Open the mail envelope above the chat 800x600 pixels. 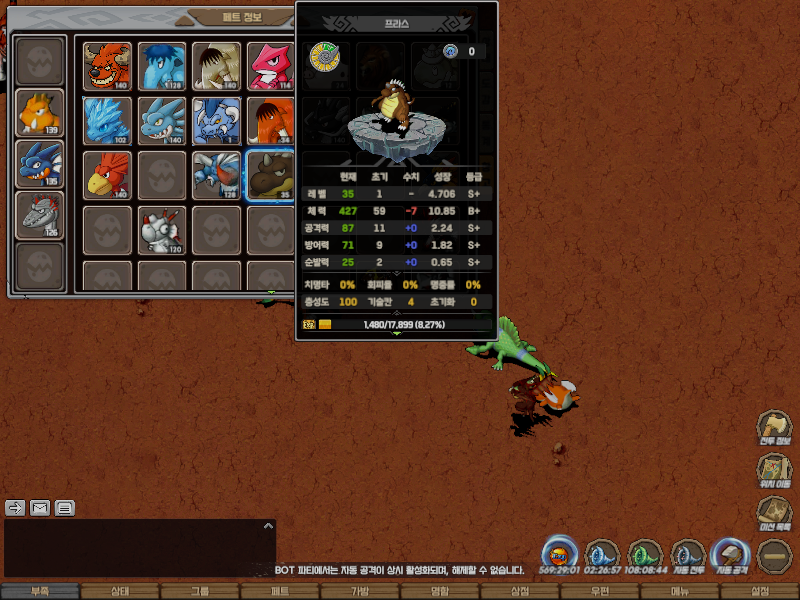40,507
